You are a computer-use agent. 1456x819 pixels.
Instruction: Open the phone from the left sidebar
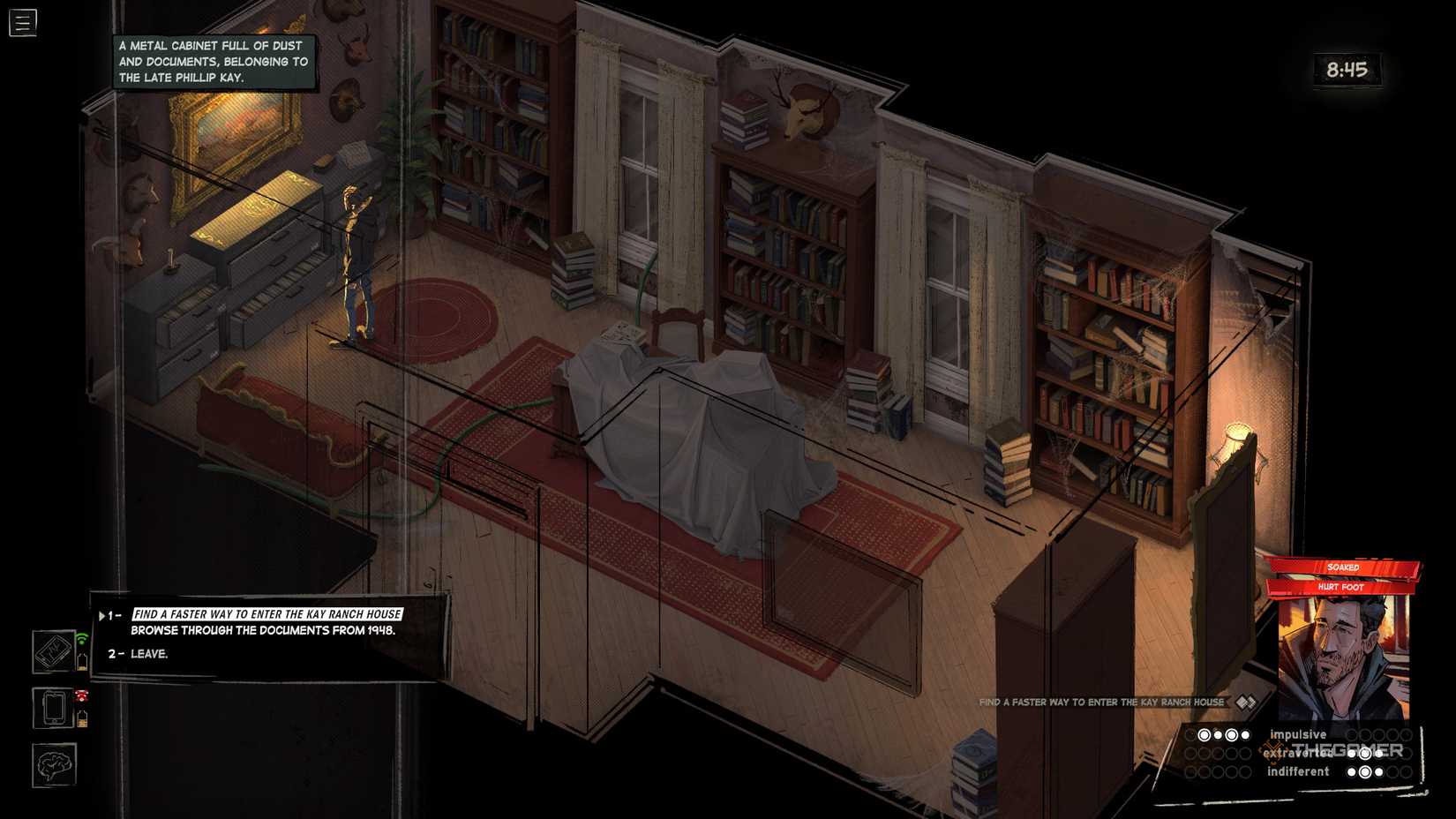[55, 707]
